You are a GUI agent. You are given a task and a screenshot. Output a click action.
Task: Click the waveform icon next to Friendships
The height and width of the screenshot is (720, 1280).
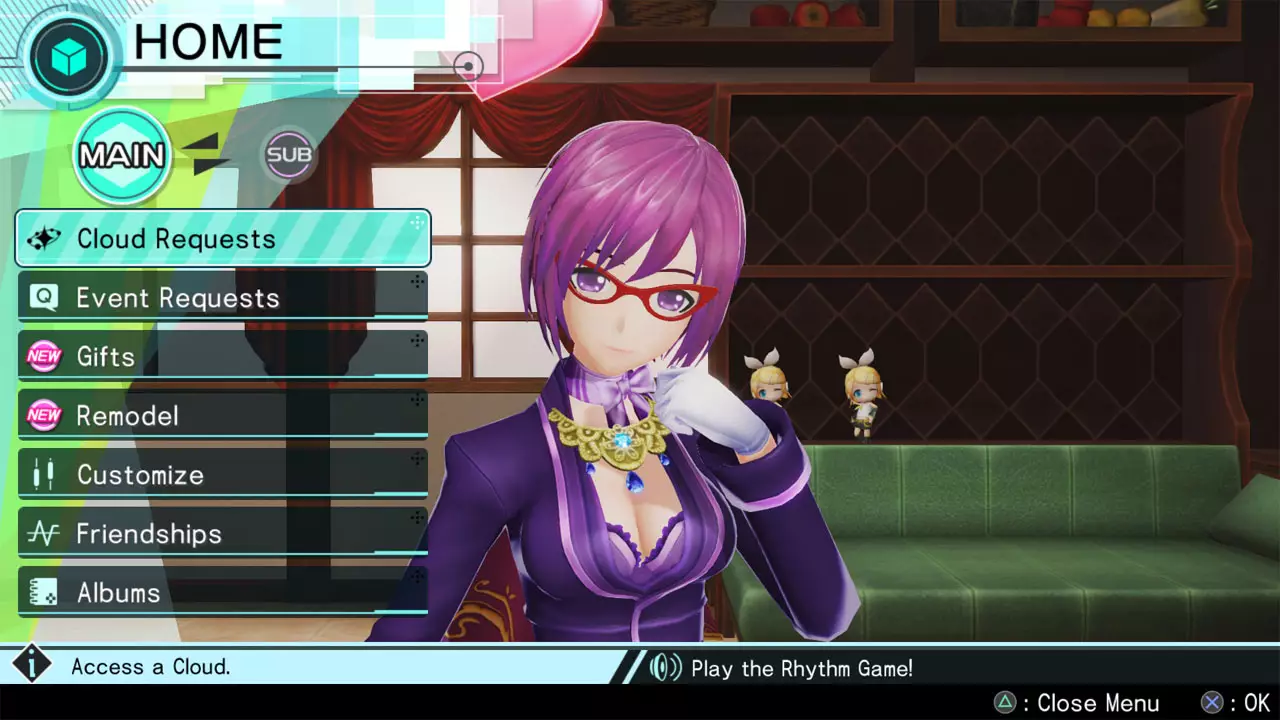(x=44, y=533)
